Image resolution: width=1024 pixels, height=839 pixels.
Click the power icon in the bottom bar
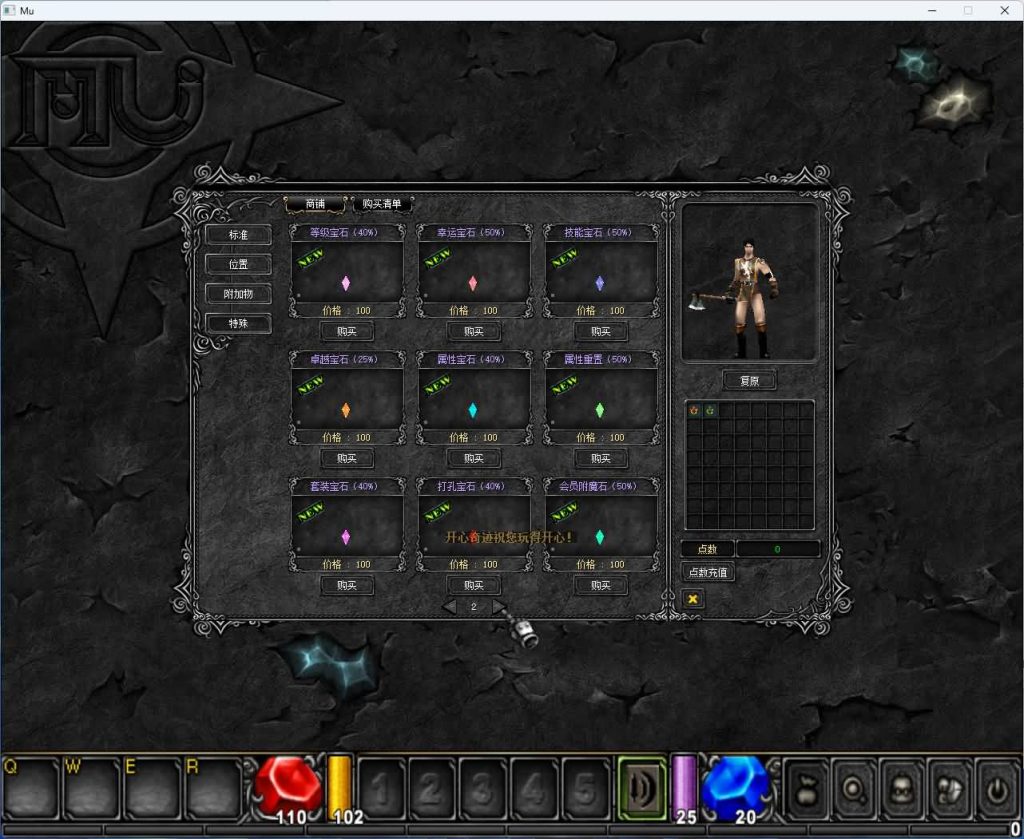(x=995, y=788)
